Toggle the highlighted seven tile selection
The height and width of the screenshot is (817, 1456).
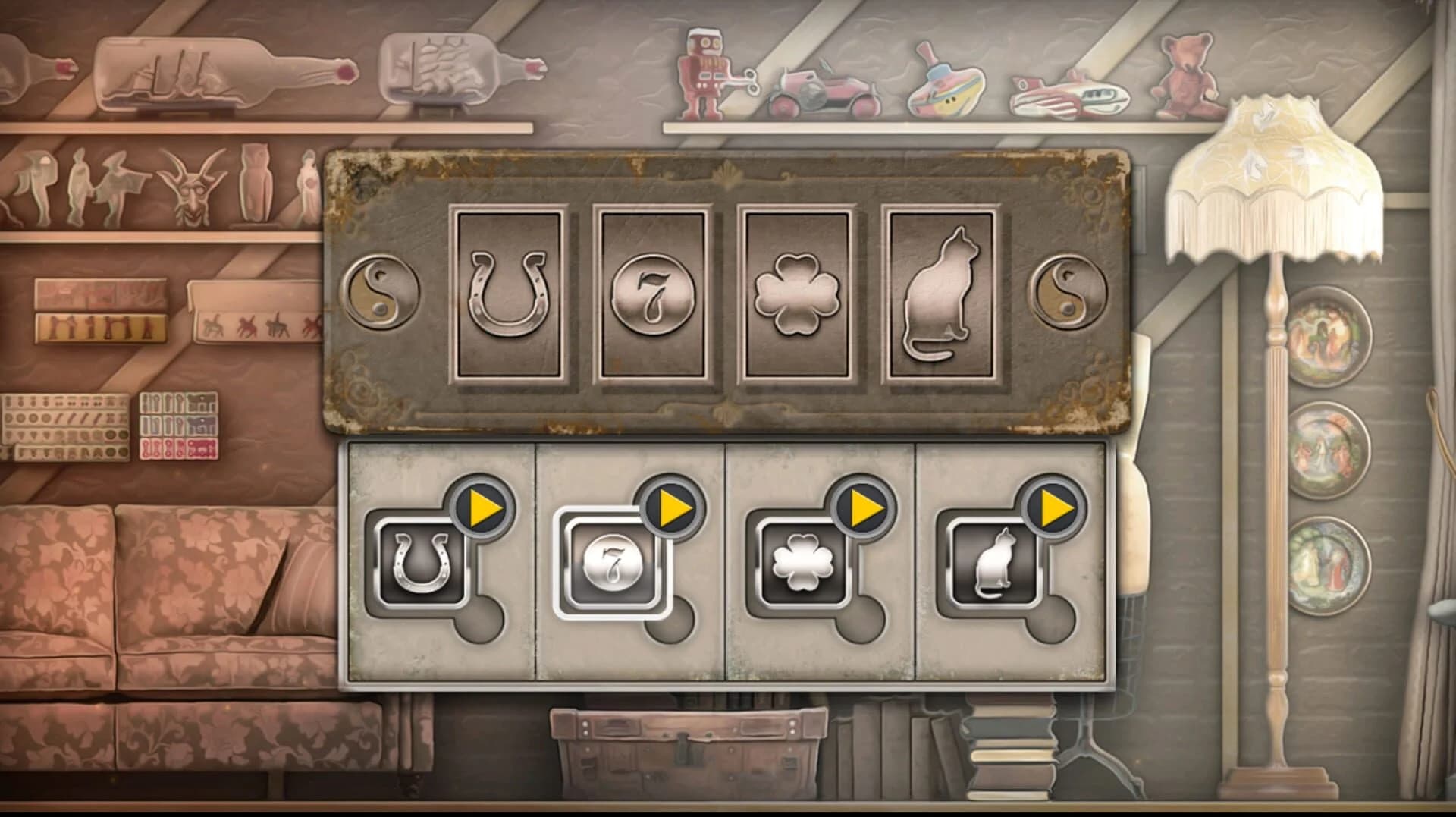pyautogui.click(x=613, y=561)
